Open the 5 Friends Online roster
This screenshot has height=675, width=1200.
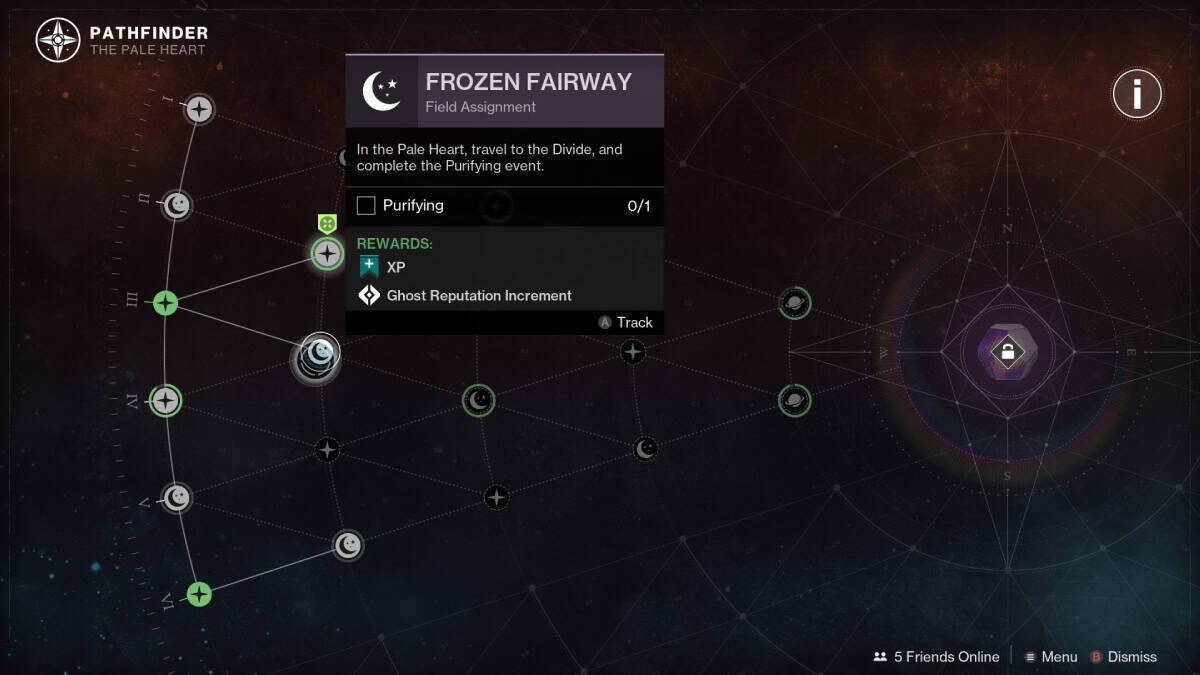click(x=936, y=657)
